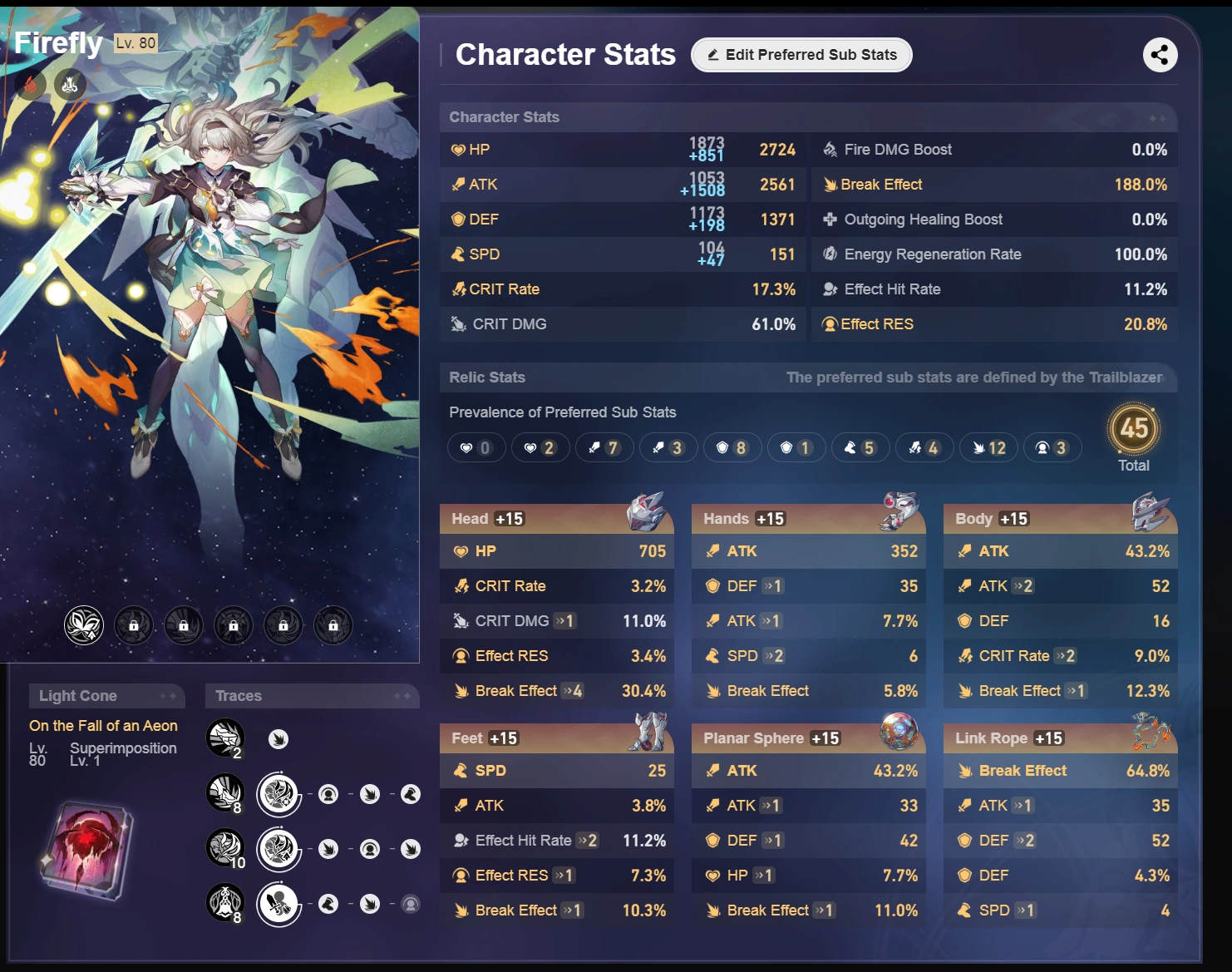The height and width of the screenshot is (972, 1232).
Task: Select the Head relic helmet icon
Action: click(649, 513)
